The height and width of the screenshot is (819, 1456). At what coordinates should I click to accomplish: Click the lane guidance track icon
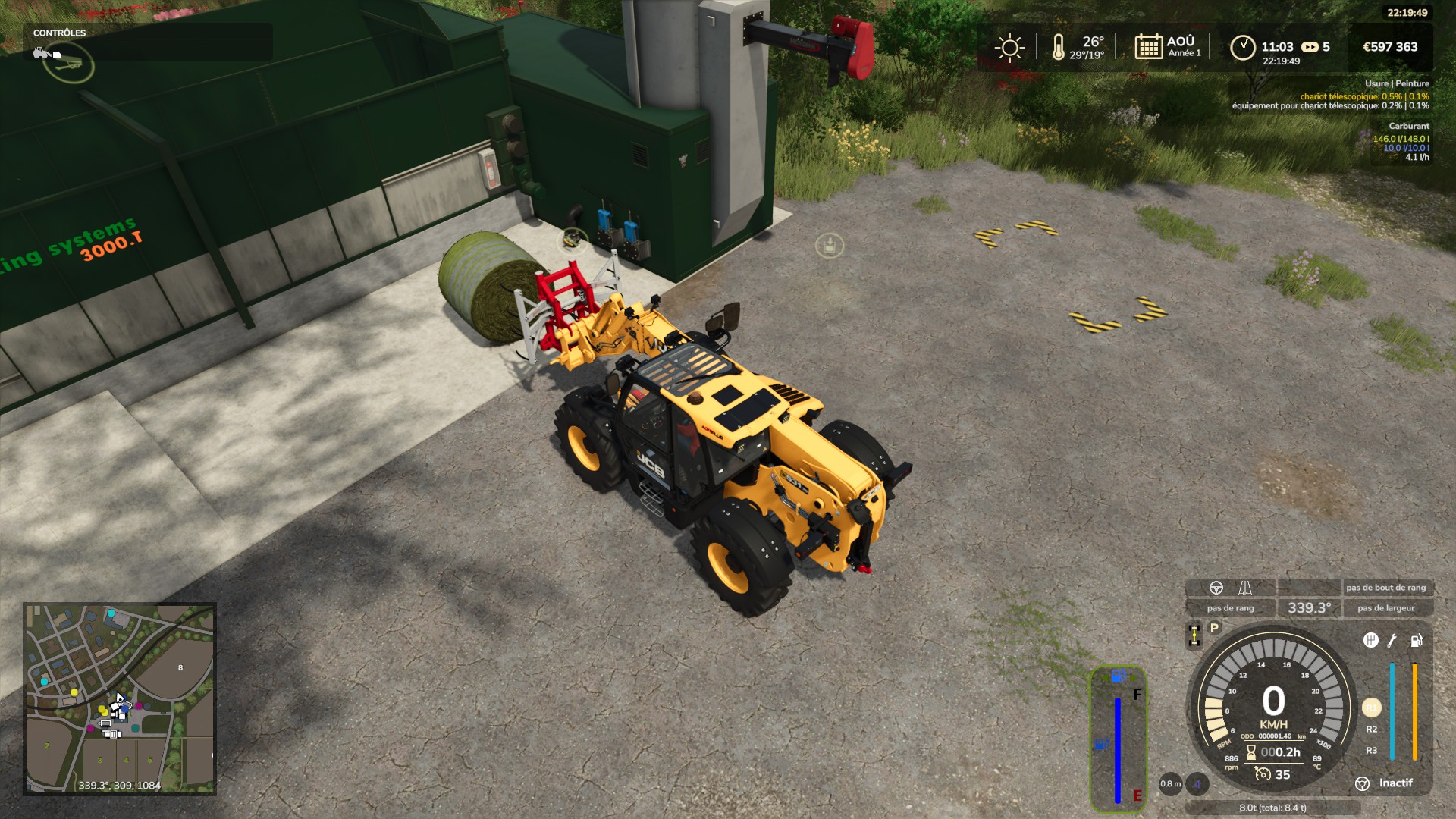point(1244,588)
